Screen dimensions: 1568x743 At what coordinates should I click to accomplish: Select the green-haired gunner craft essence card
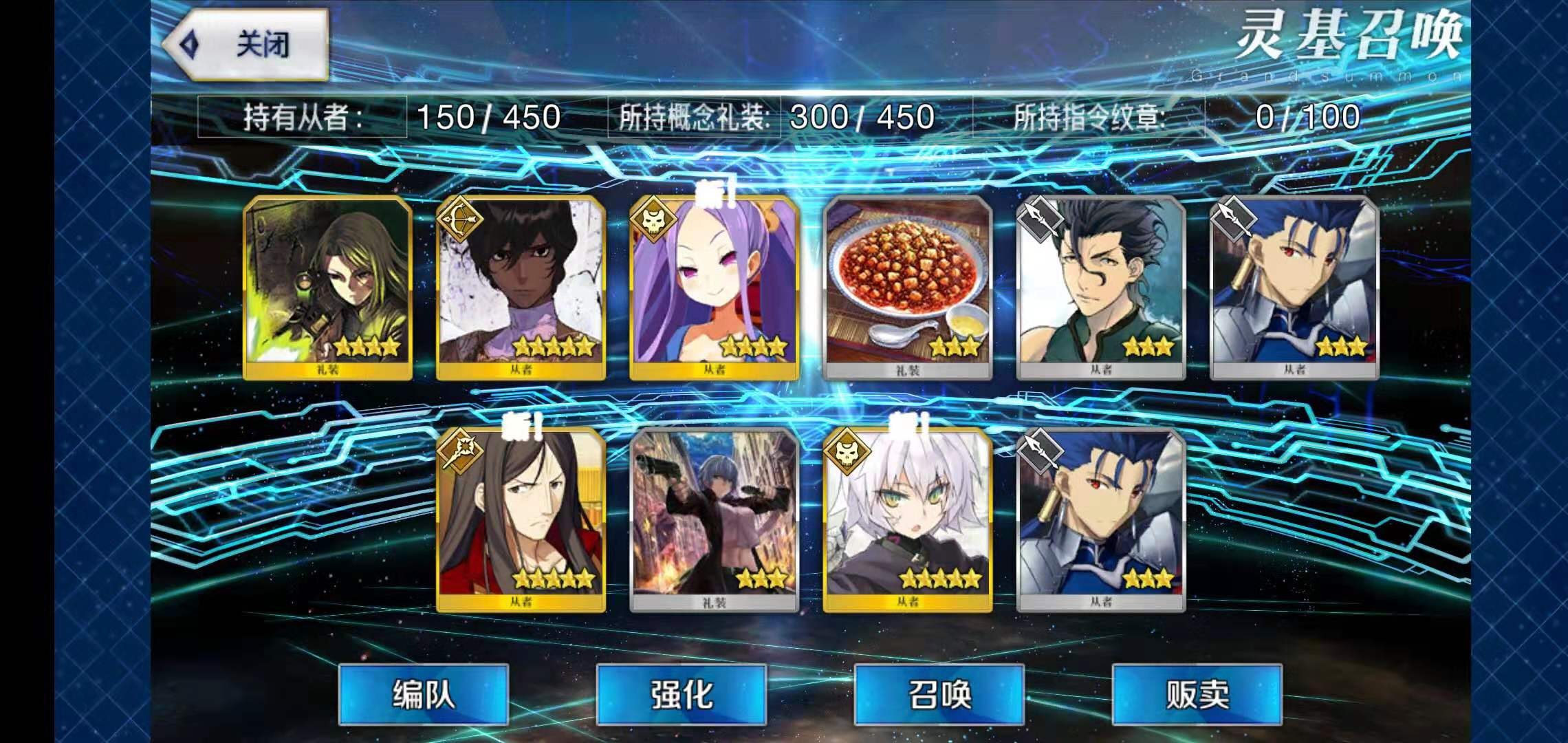[328, 288]
